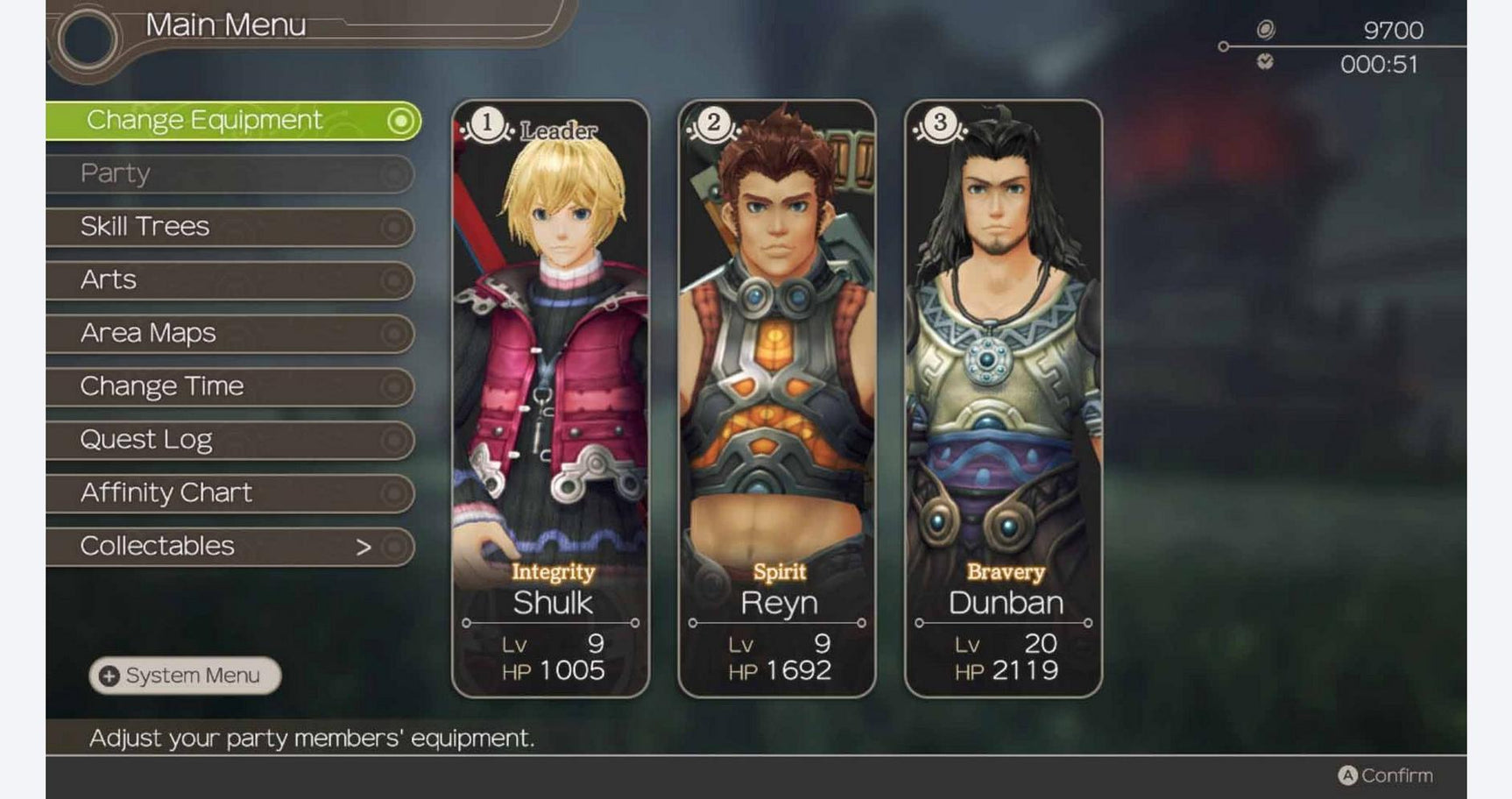
Task: Click the circle indicator beside Affinity Chart
Action: tap(394, 493)
